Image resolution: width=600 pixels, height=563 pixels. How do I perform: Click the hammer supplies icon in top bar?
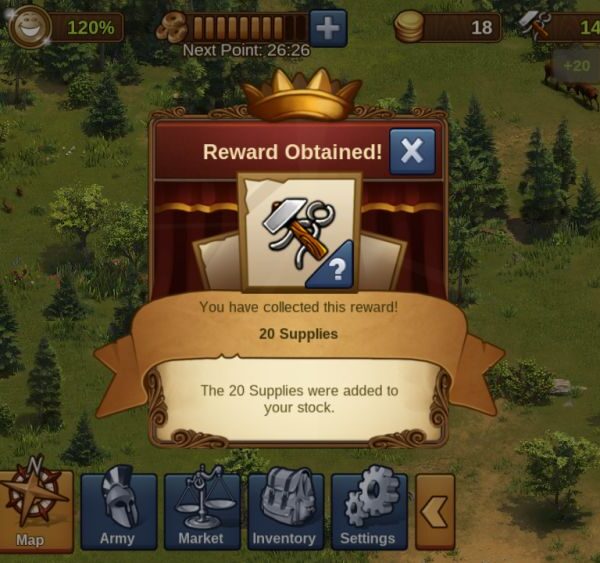click(537, 27)
